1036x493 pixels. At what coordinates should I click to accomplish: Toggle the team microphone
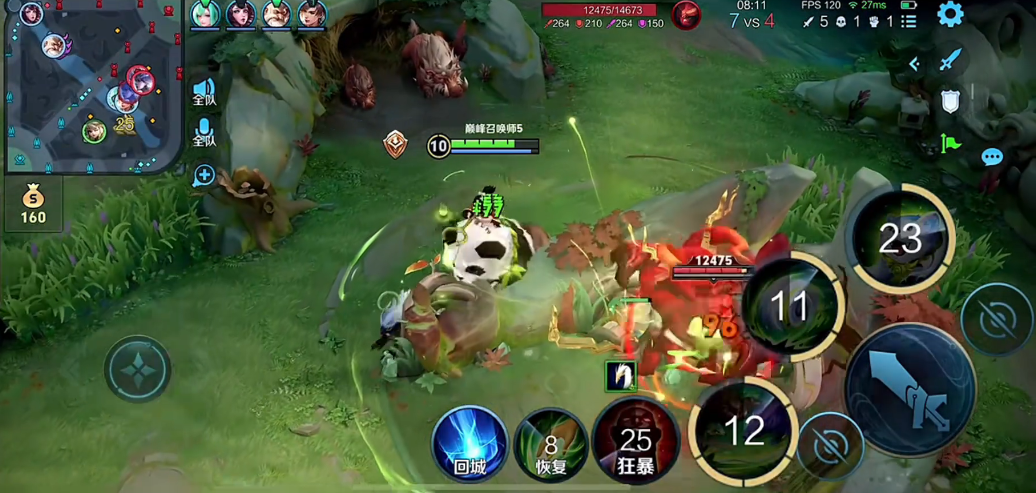(x=204, y=133)
